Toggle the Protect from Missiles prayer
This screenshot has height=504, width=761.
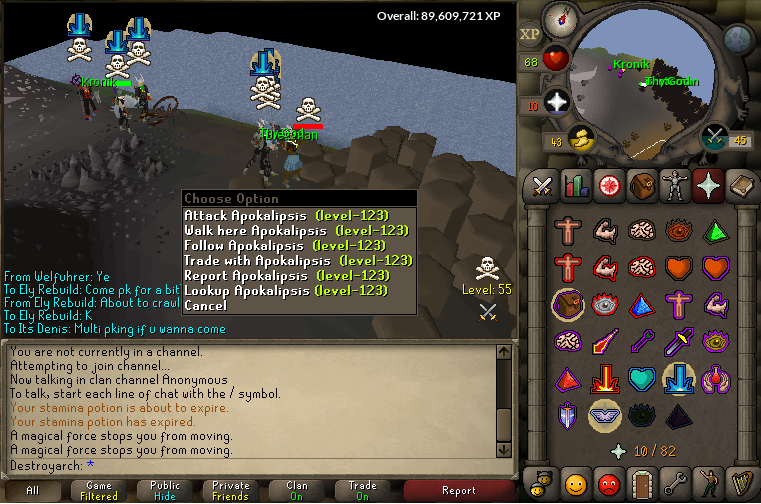coord(644,342)
